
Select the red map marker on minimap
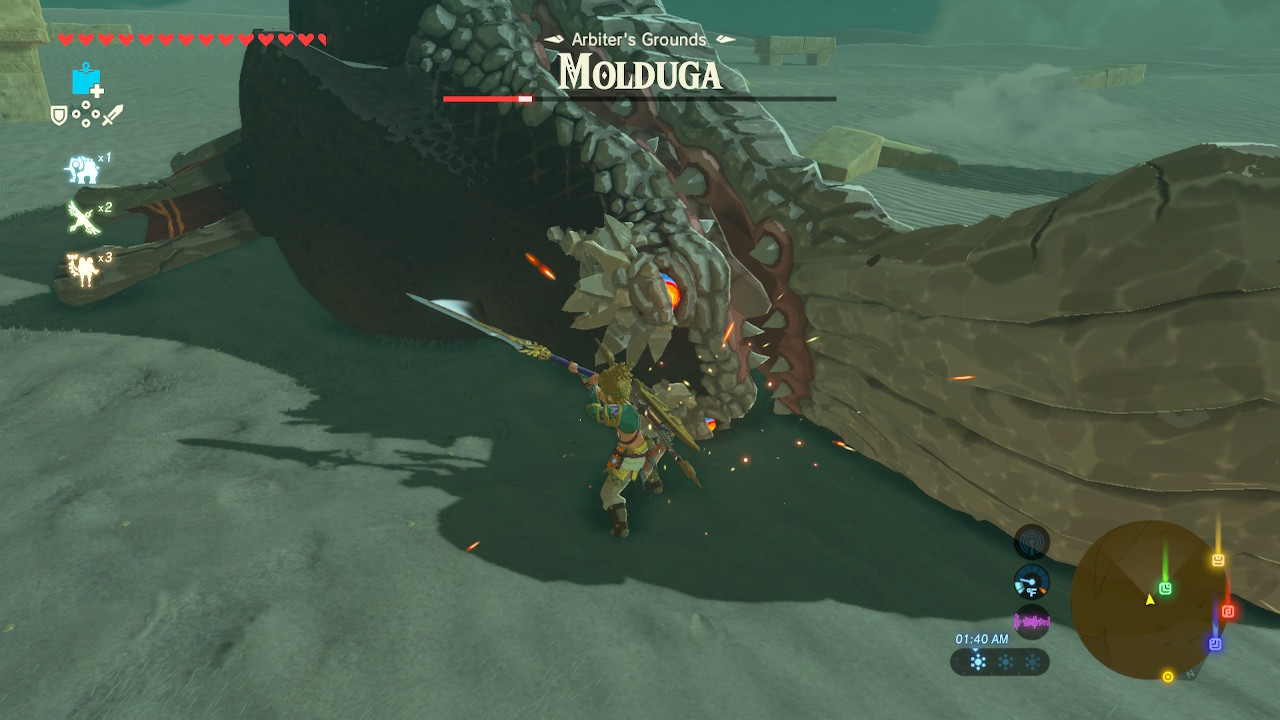pos(1228,611)
